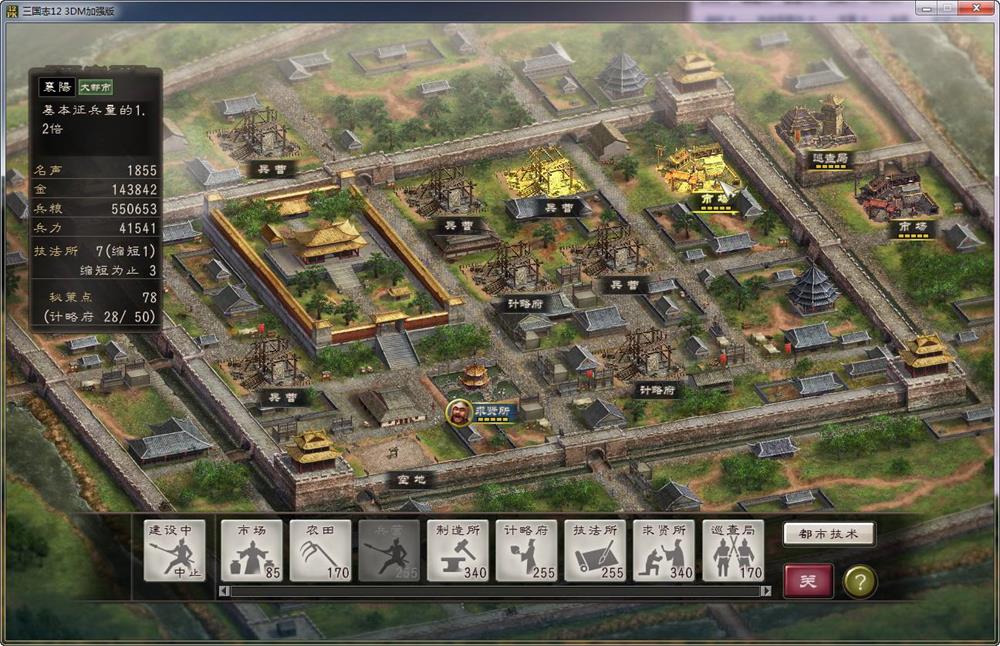This screenshot has height=646, width=1000.
Task: Select the 求贤所 build option in the toolbar
Action: point(663,550)
